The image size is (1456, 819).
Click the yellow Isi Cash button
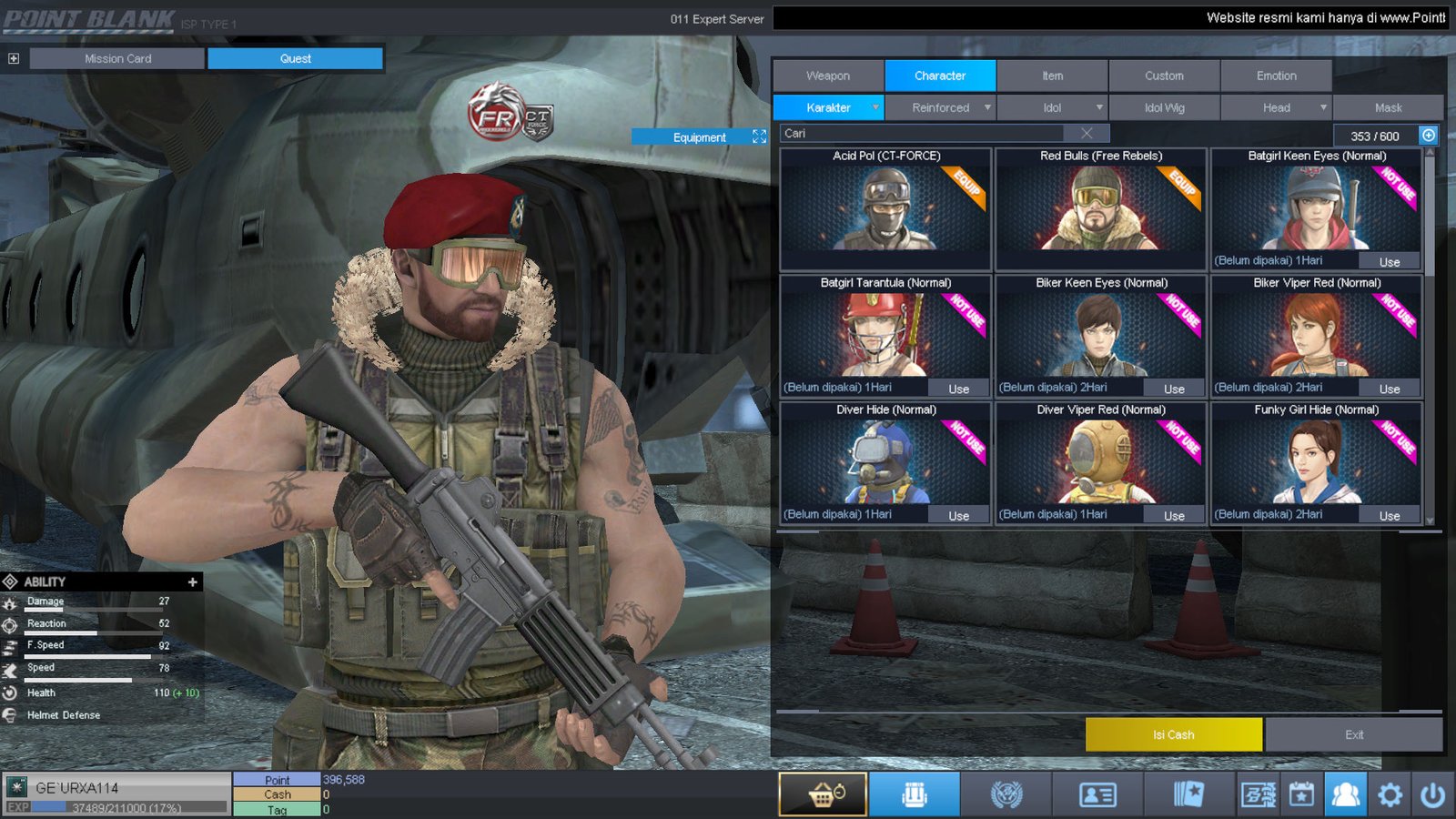[x=1173, y=734]
